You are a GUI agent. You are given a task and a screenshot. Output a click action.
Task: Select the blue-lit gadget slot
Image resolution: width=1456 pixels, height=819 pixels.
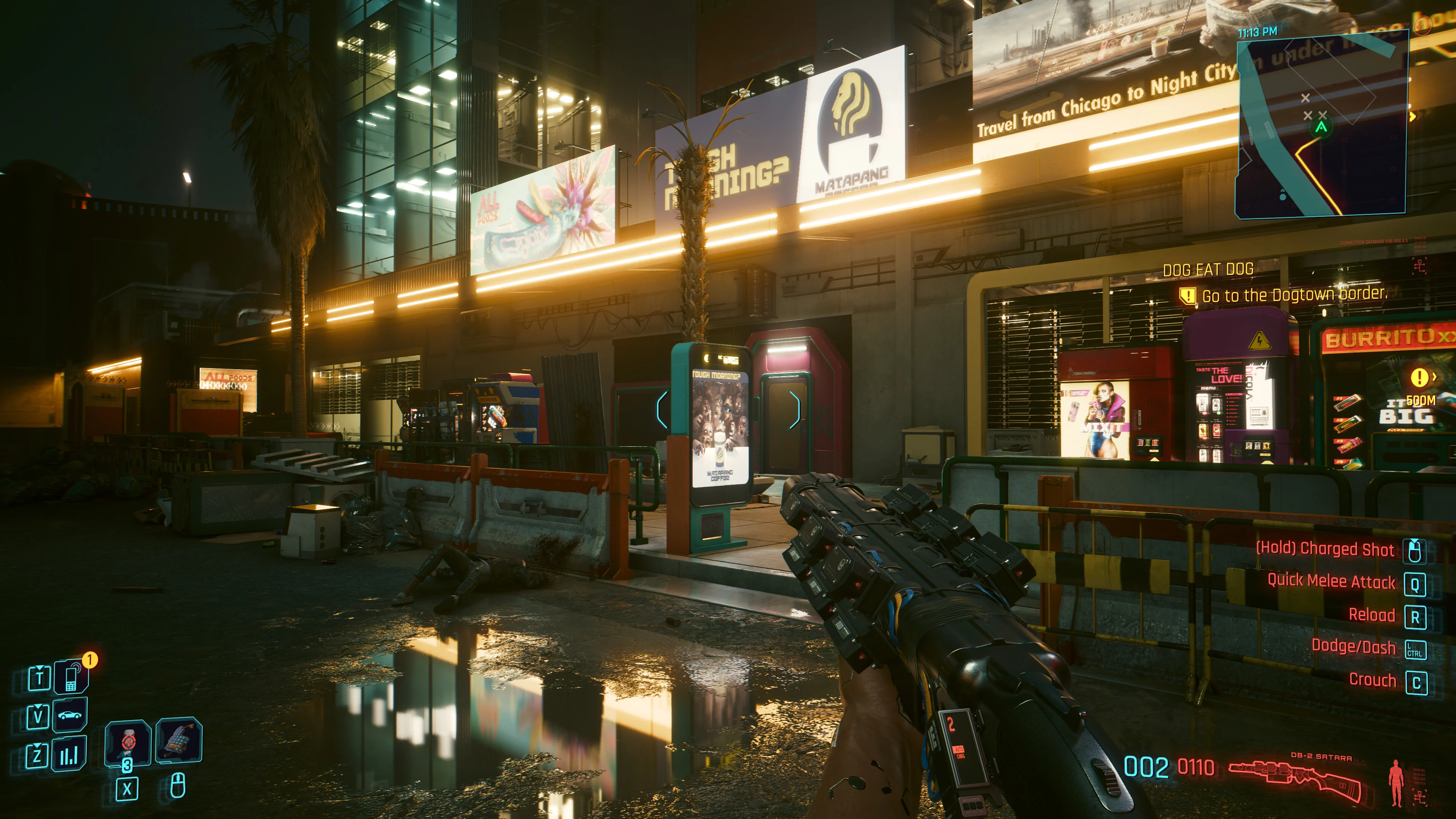tap(179, 740)
